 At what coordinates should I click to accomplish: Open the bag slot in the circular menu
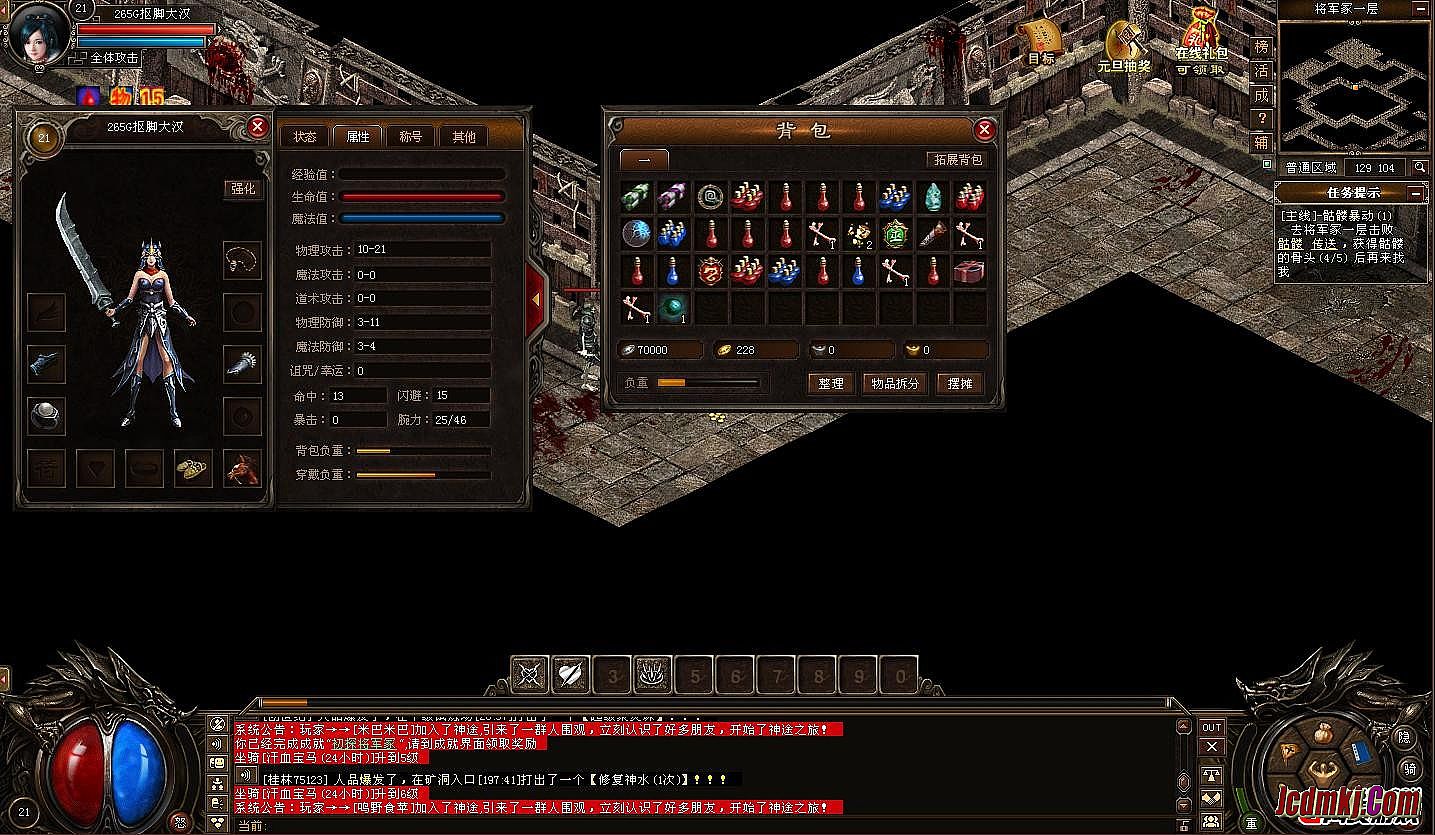point(1323,733)
